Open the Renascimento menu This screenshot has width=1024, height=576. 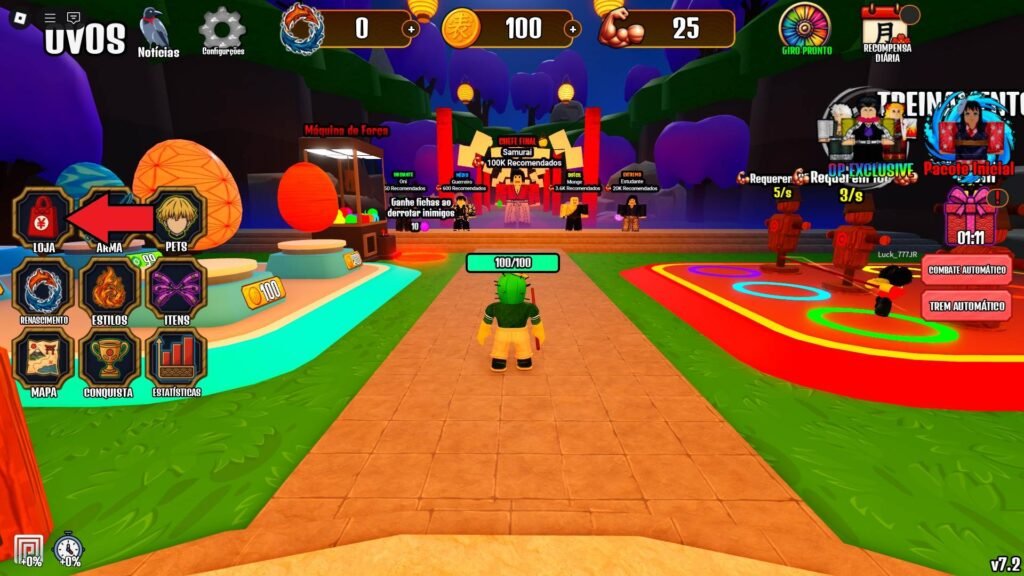coord(42,287)
